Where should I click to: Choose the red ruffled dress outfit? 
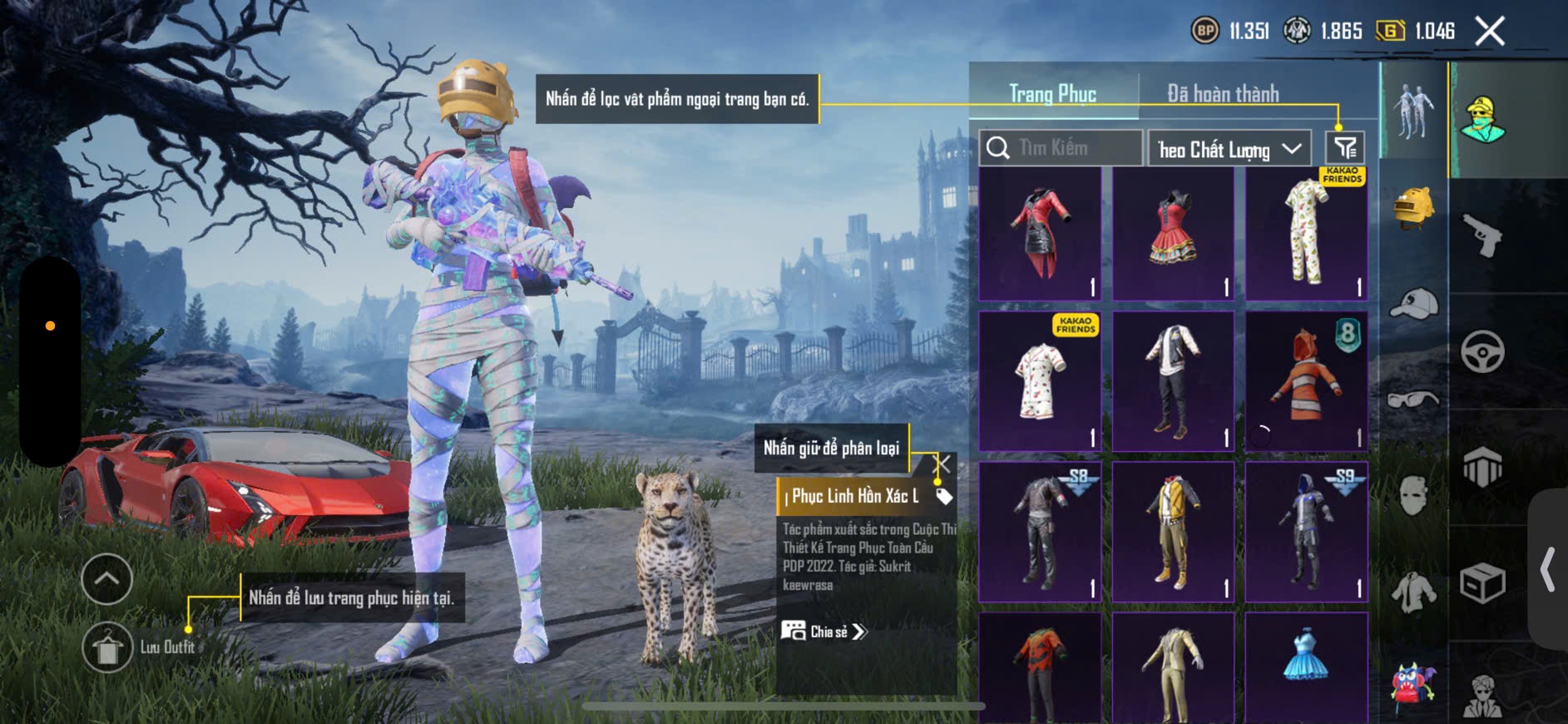[1173, 233]
